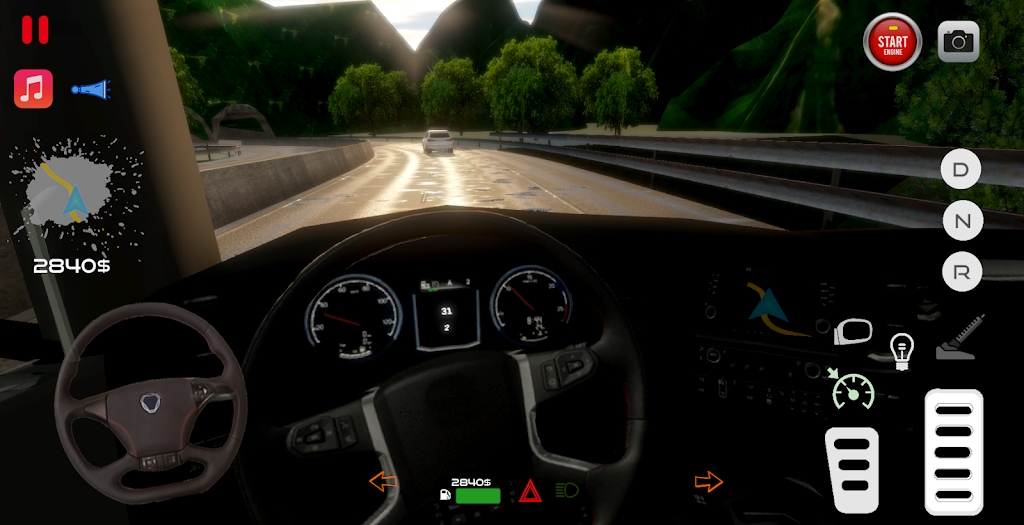Click the red Start Engine button

click(x=892, y=42)
